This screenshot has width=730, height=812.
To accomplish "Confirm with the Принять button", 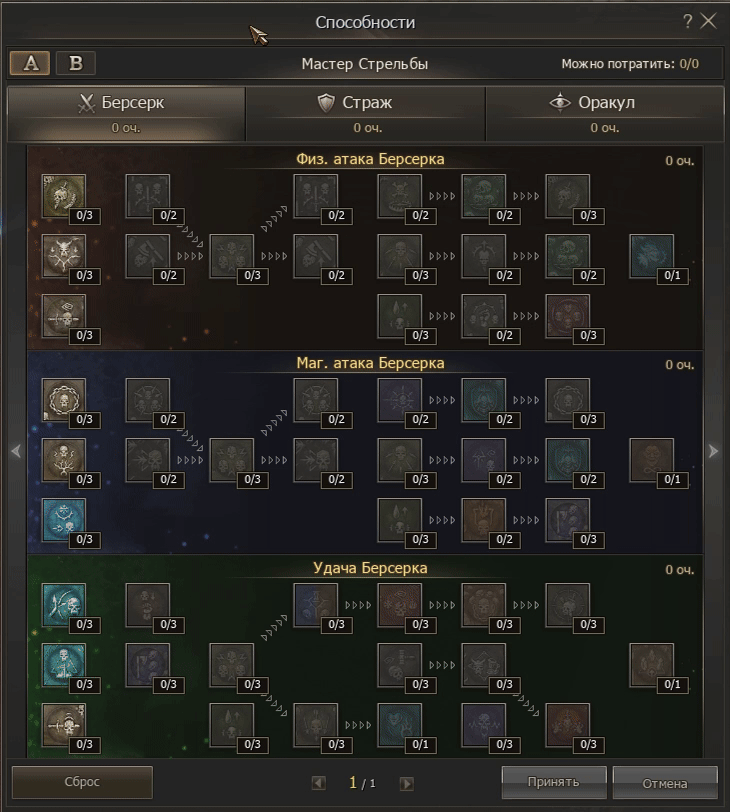I will (554, 780).
